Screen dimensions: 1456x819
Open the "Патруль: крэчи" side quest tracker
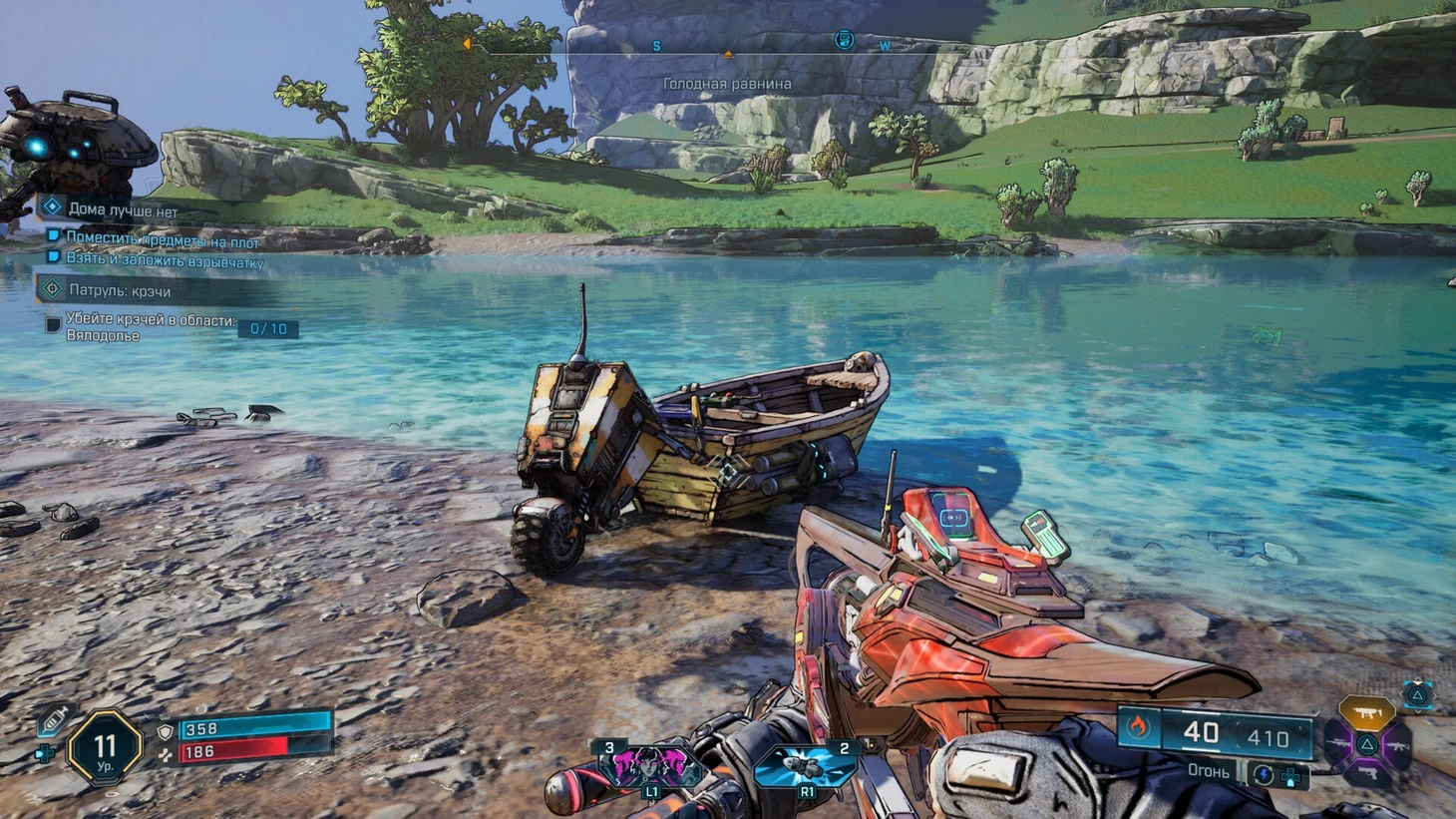tap(119, 290)
